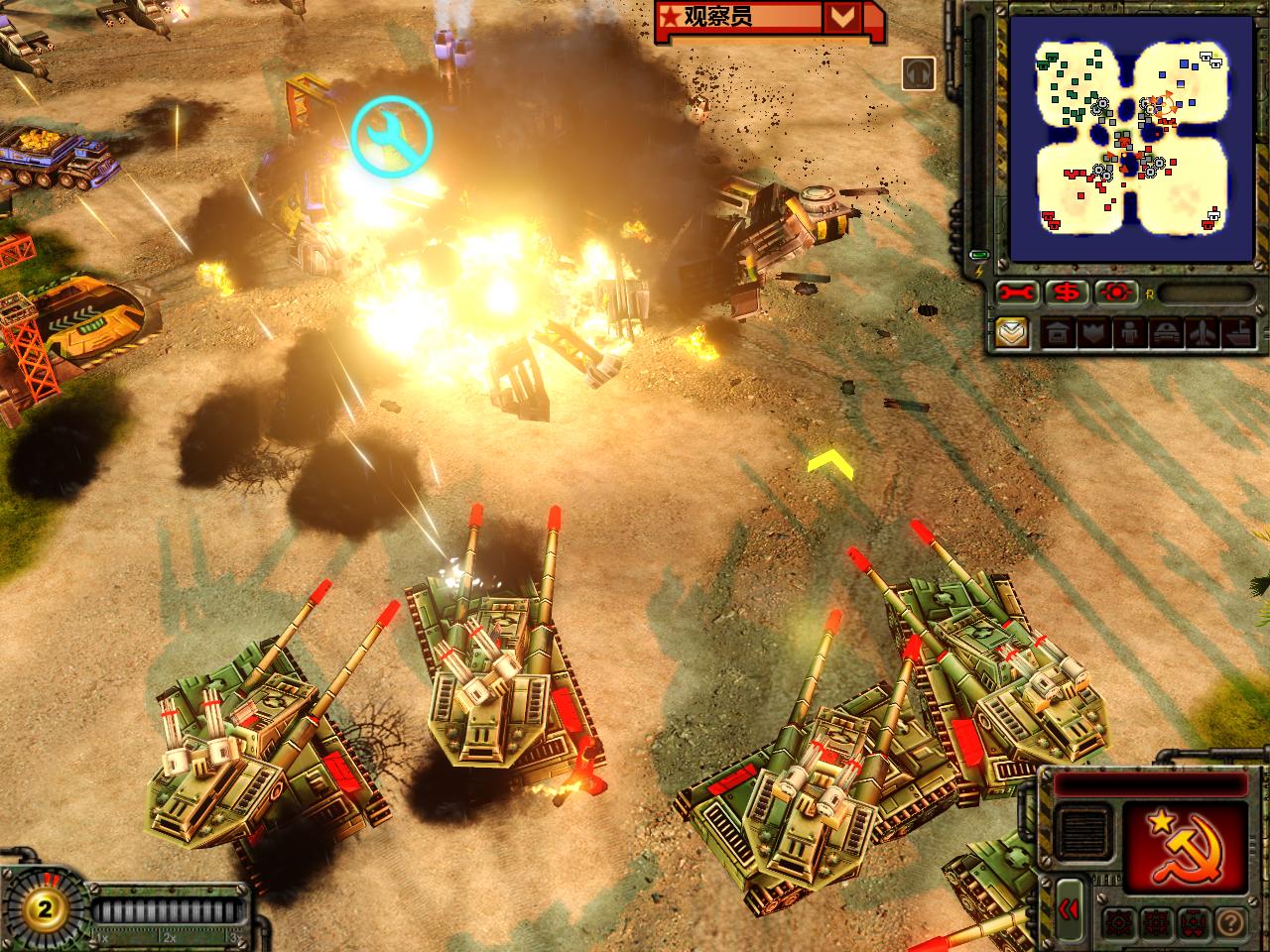Open the defenses shield tab

pyautogui.click(x=1092, y=333)
